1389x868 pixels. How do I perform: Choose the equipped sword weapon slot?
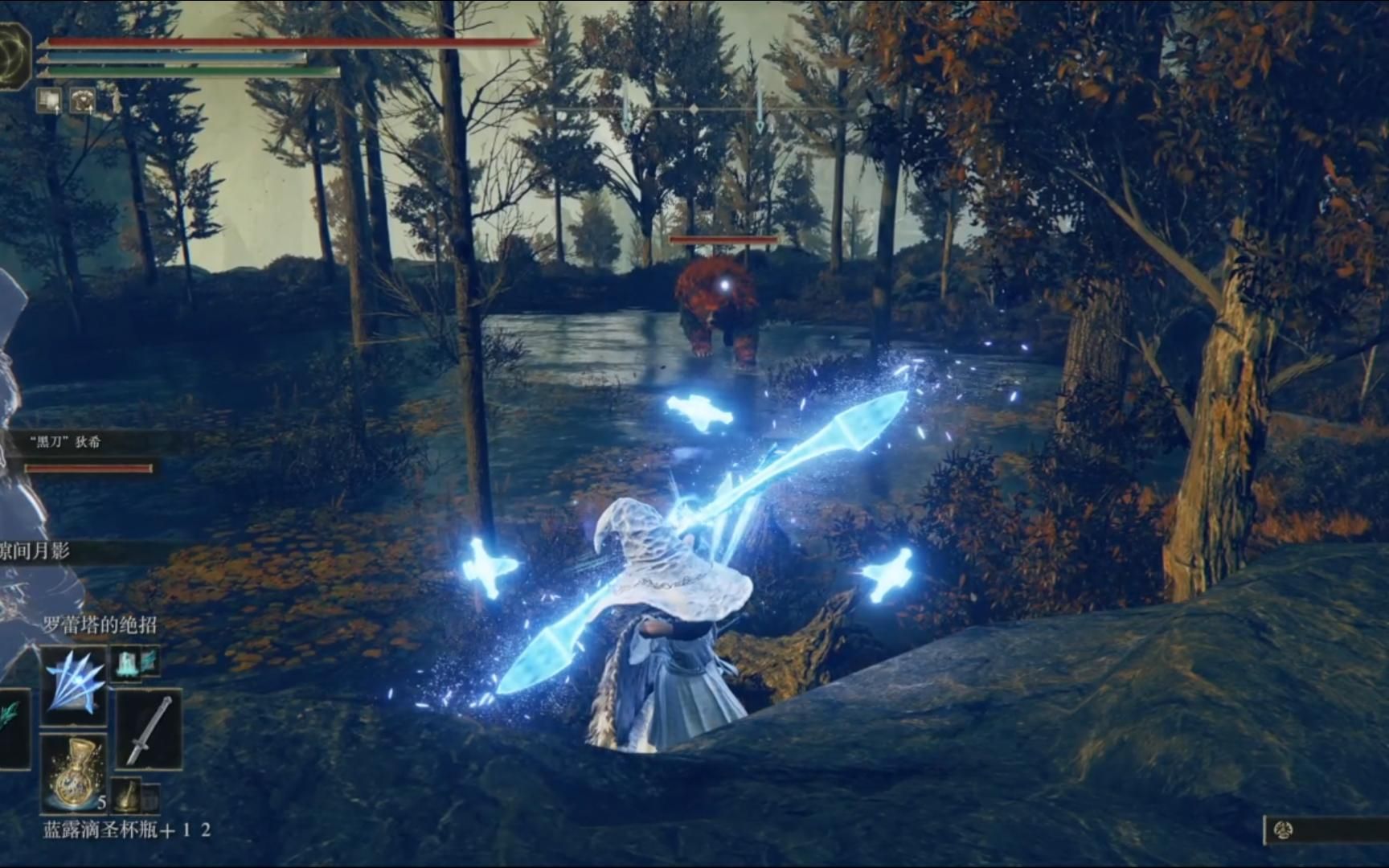[x=150, y=731]
